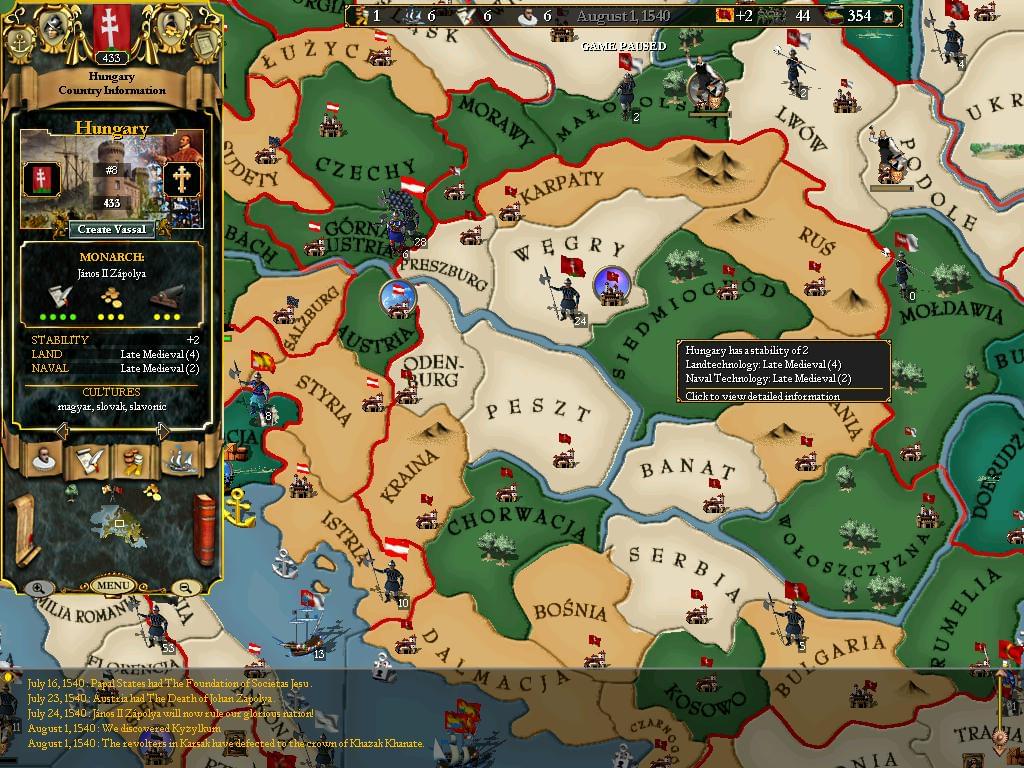Image resolution: width=1024 pixels, height=768 pixels.
Task: Select the anchor shield icon at panel top
Action: click(21, 42)
